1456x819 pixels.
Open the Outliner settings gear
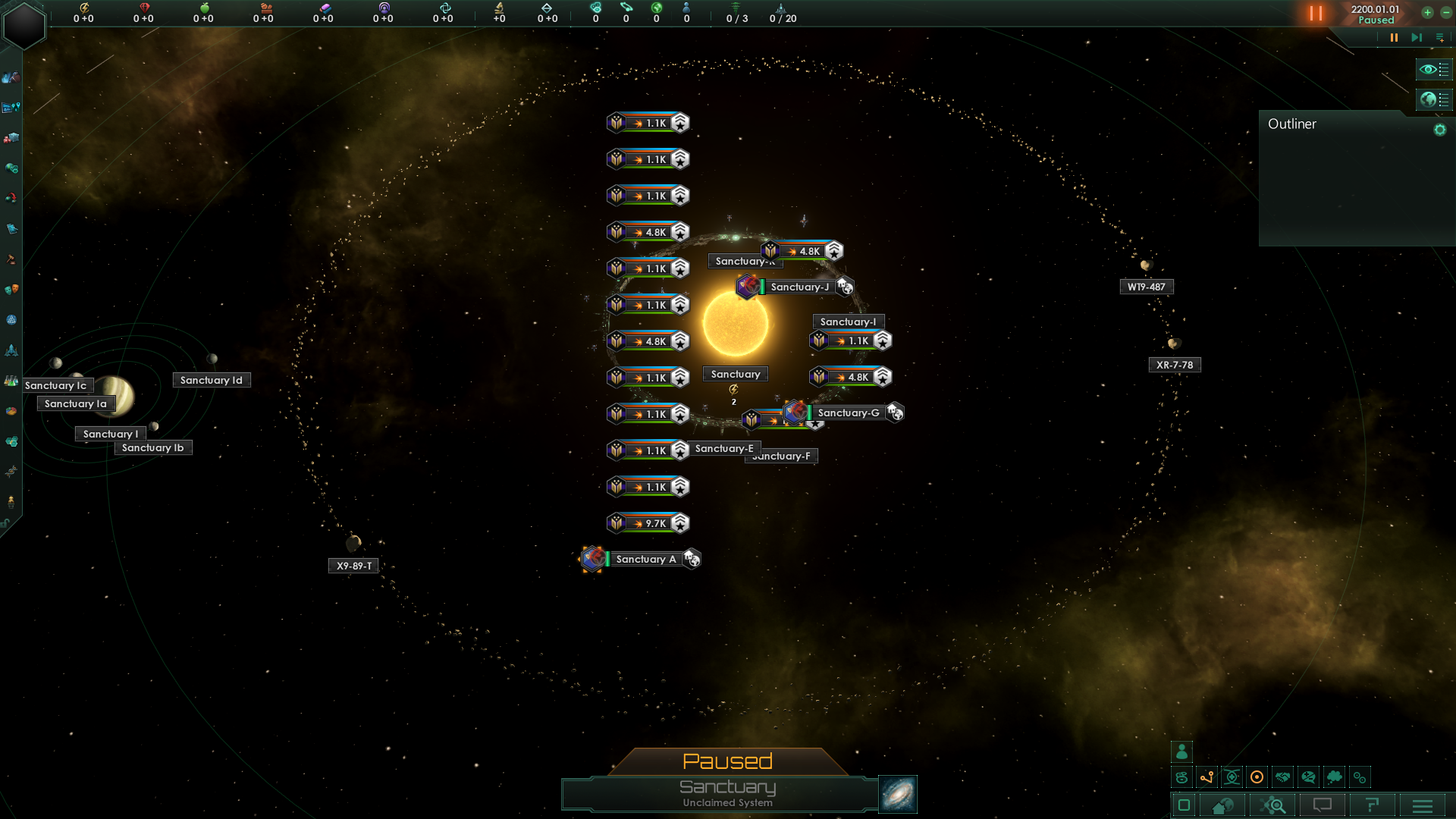[x=1439, y=130]
